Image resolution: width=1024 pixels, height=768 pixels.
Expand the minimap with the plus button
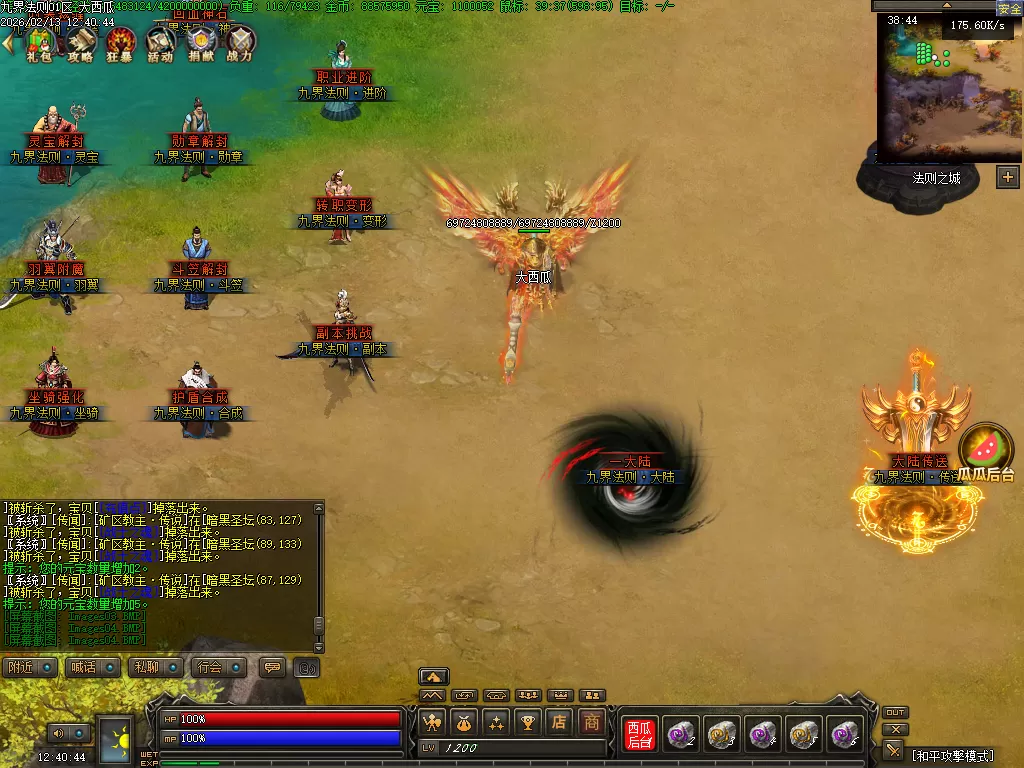[x=1007, y=177]
